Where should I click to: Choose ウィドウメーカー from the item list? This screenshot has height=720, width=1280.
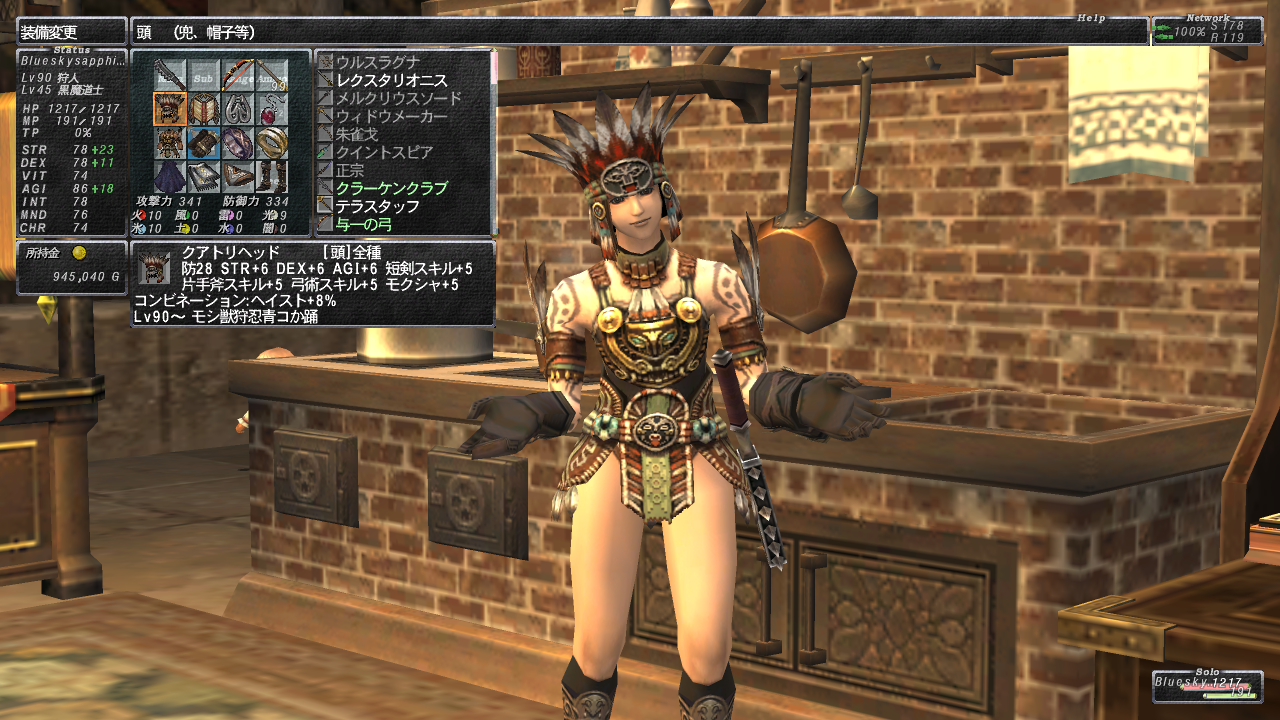click(x=391, y=116)
